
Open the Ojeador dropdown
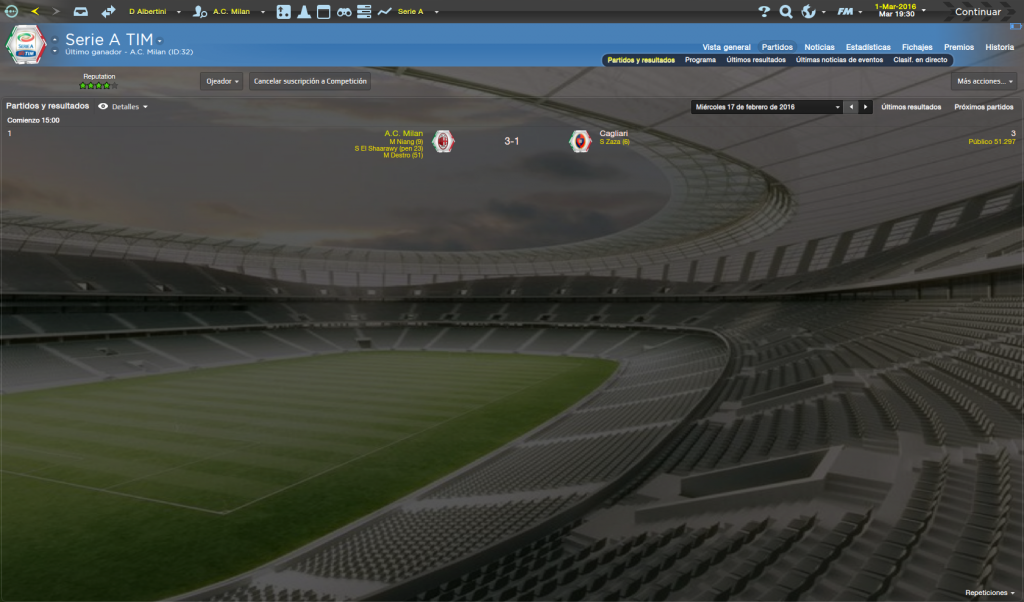pos(222,81)
